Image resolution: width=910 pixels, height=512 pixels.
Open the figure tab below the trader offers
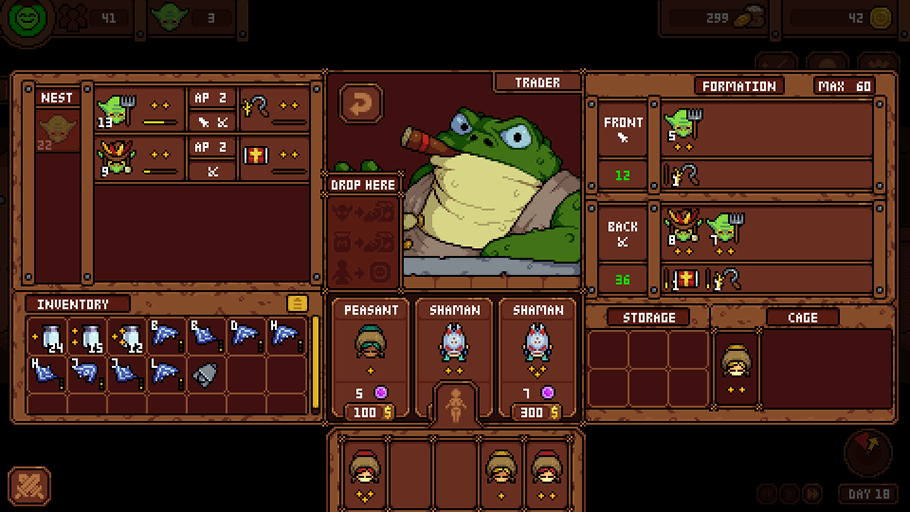coord(455,404)
